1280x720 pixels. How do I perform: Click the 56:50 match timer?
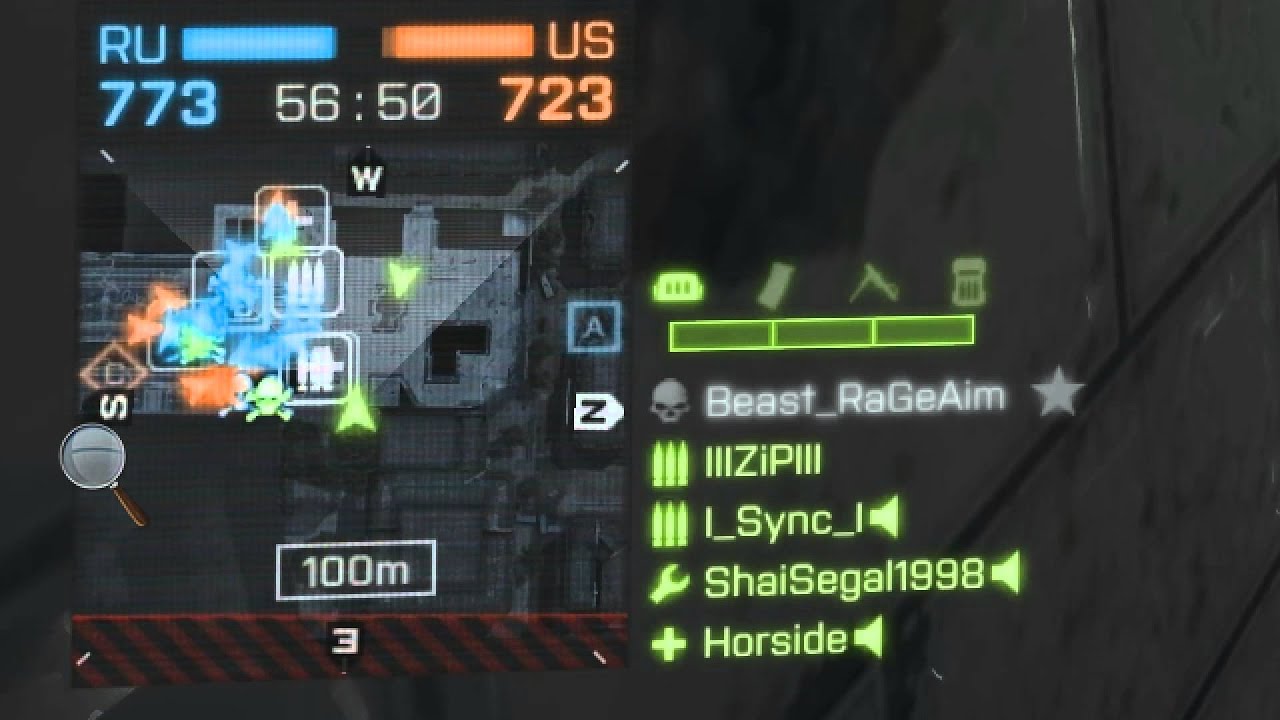(x=357, y=97)
